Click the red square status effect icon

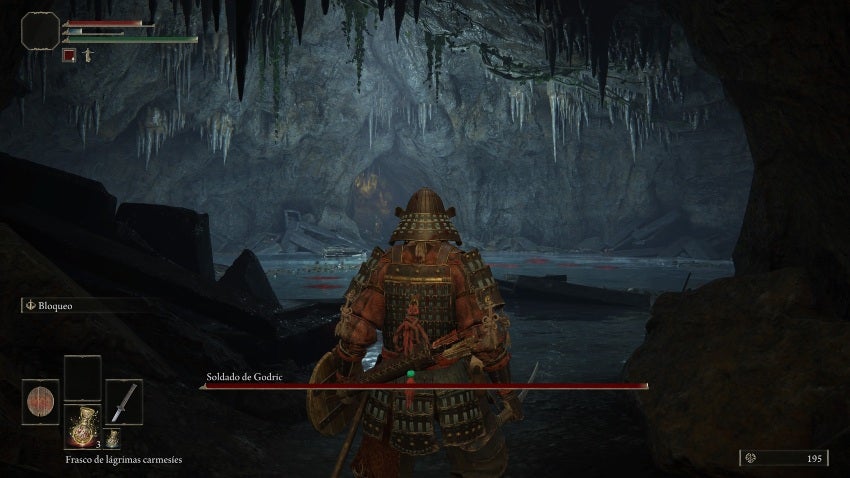coord(69,55)
